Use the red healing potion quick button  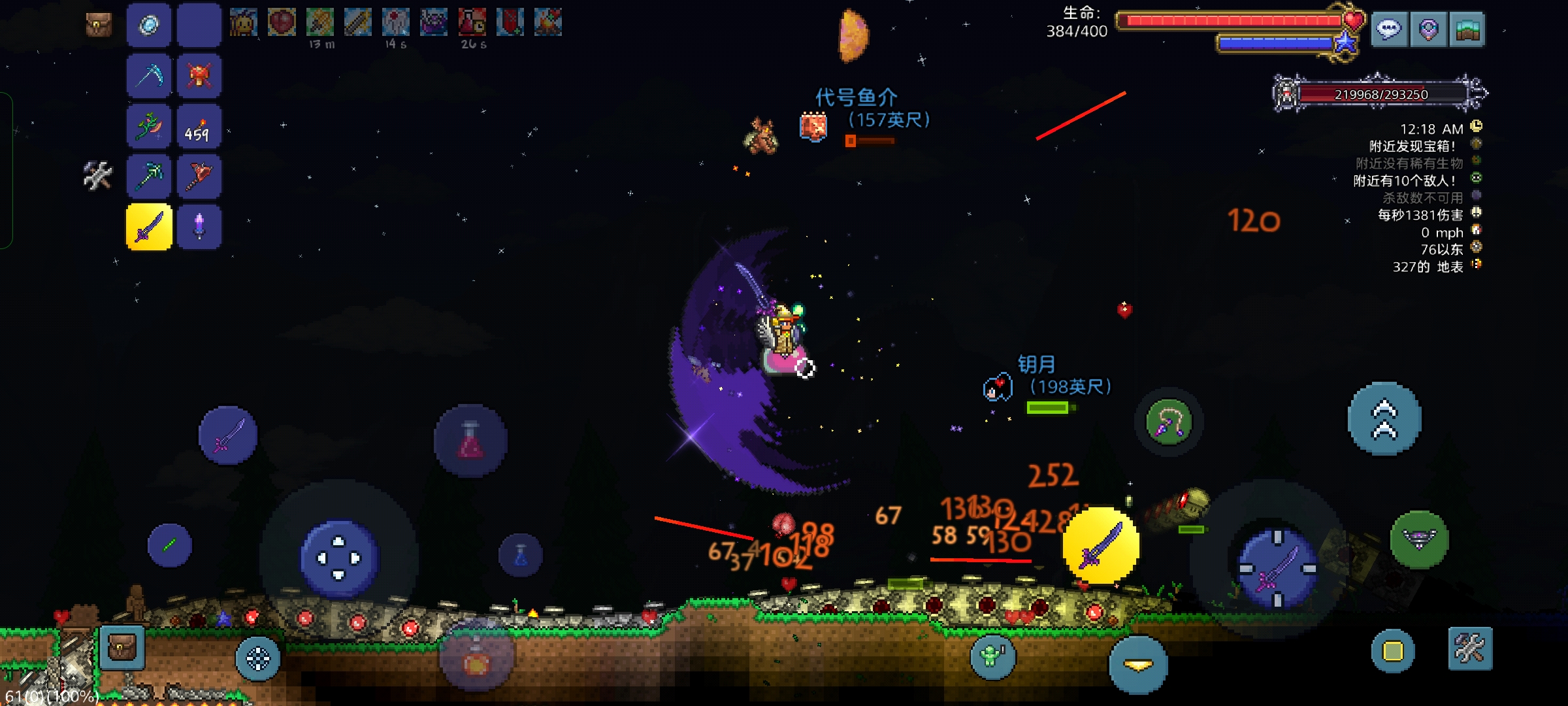tap(470, 441)
